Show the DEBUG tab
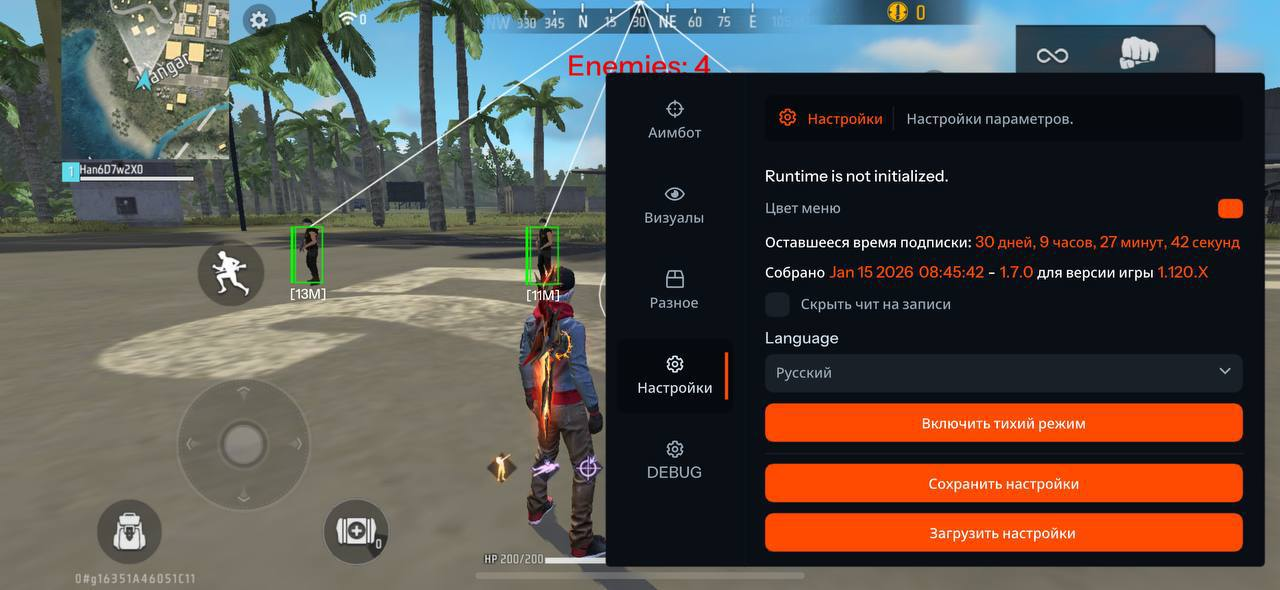Viewport: 1280px width, 590px height. tap(675, 459)
